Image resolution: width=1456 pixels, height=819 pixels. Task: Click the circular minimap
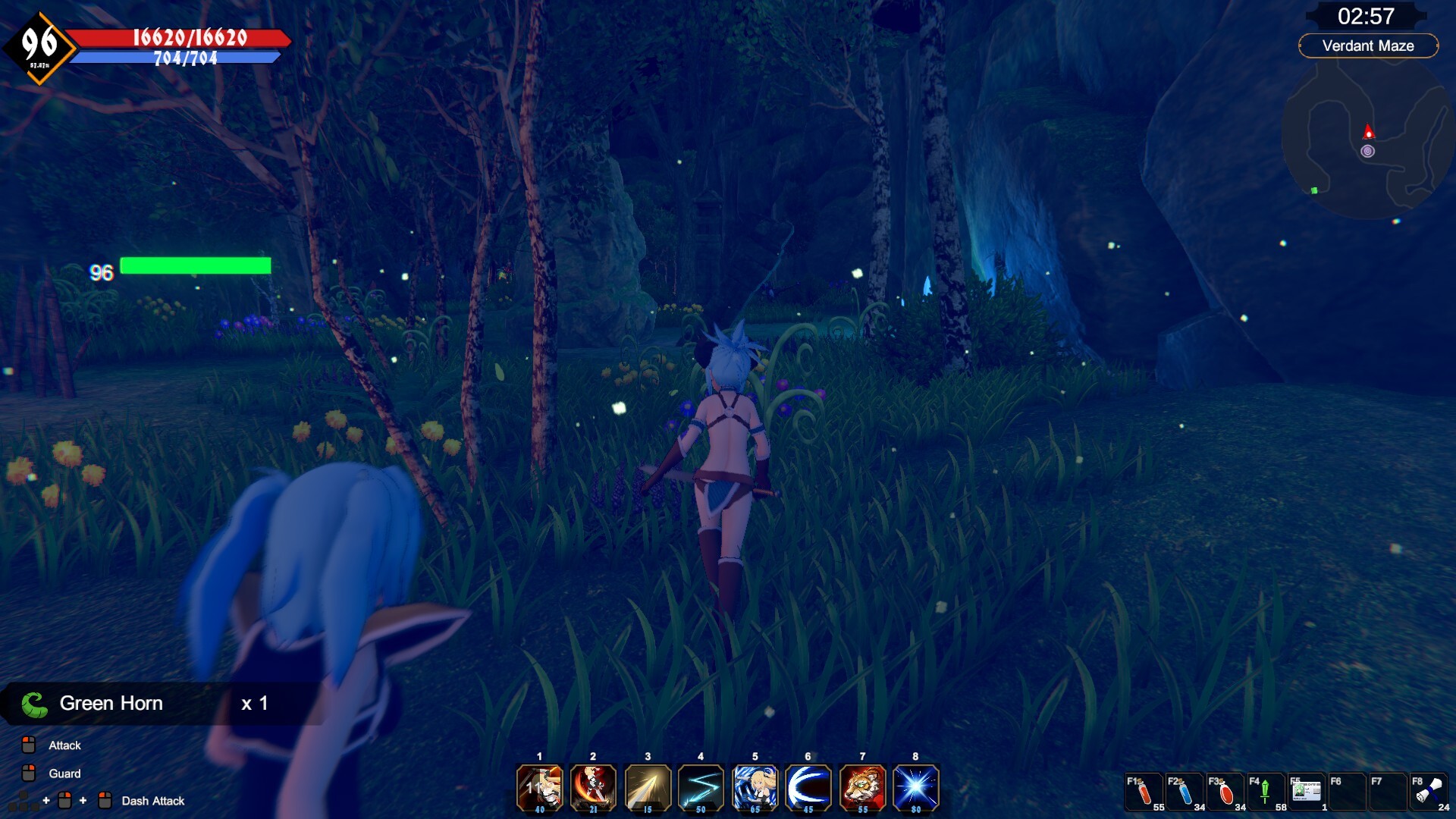pos(1367,140)
